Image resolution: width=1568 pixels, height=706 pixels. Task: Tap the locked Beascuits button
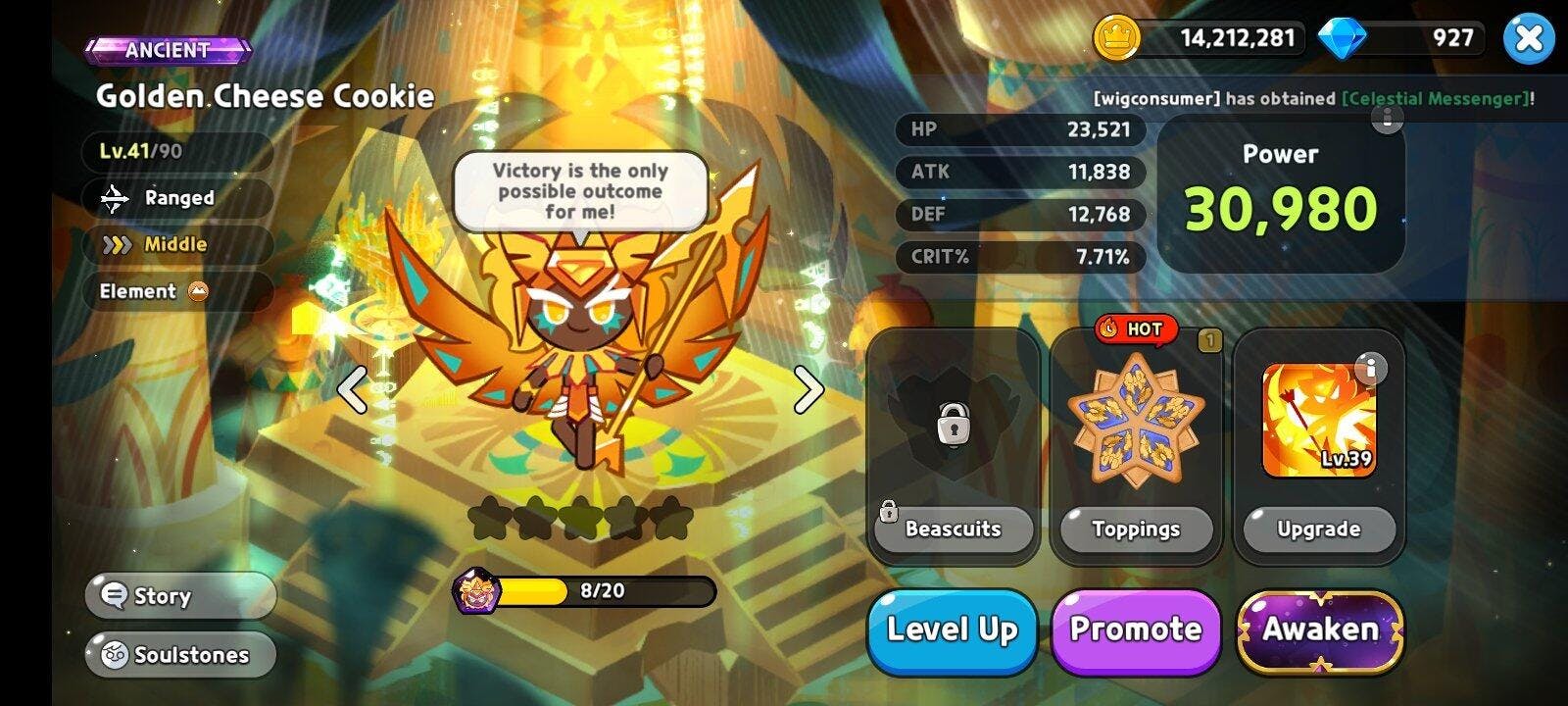(953, 529)
